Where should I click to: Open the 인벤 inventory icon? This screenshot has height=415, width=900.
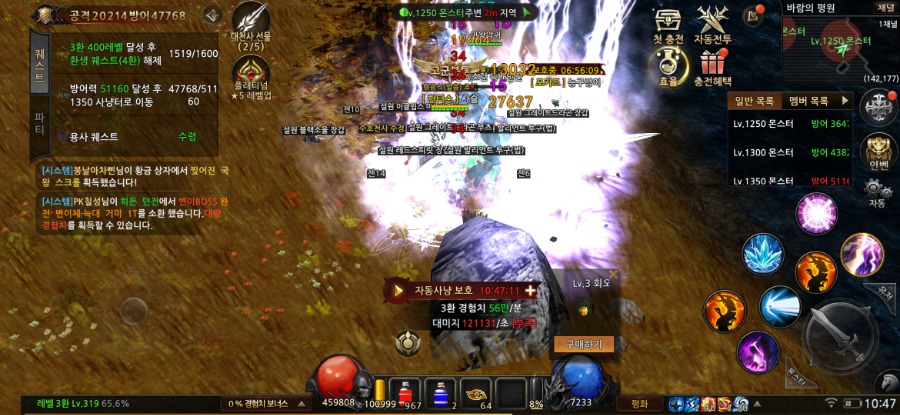(x=877, y=150)
